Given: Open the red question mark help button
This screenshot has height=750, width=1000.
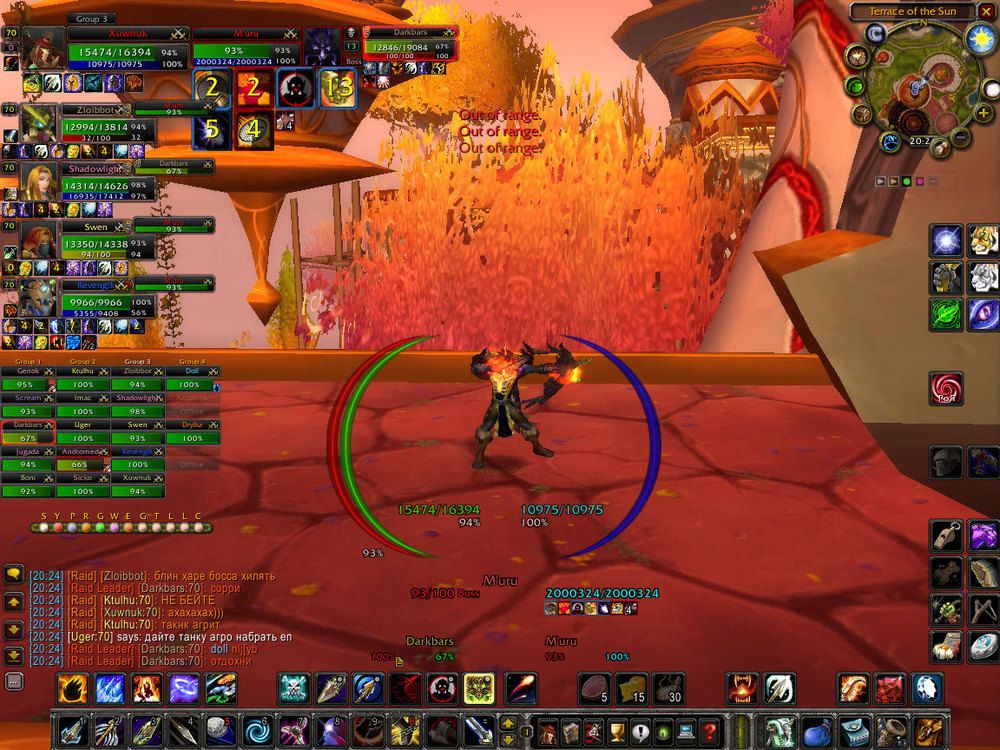Looking at the screenshot, I should point(711,730).
